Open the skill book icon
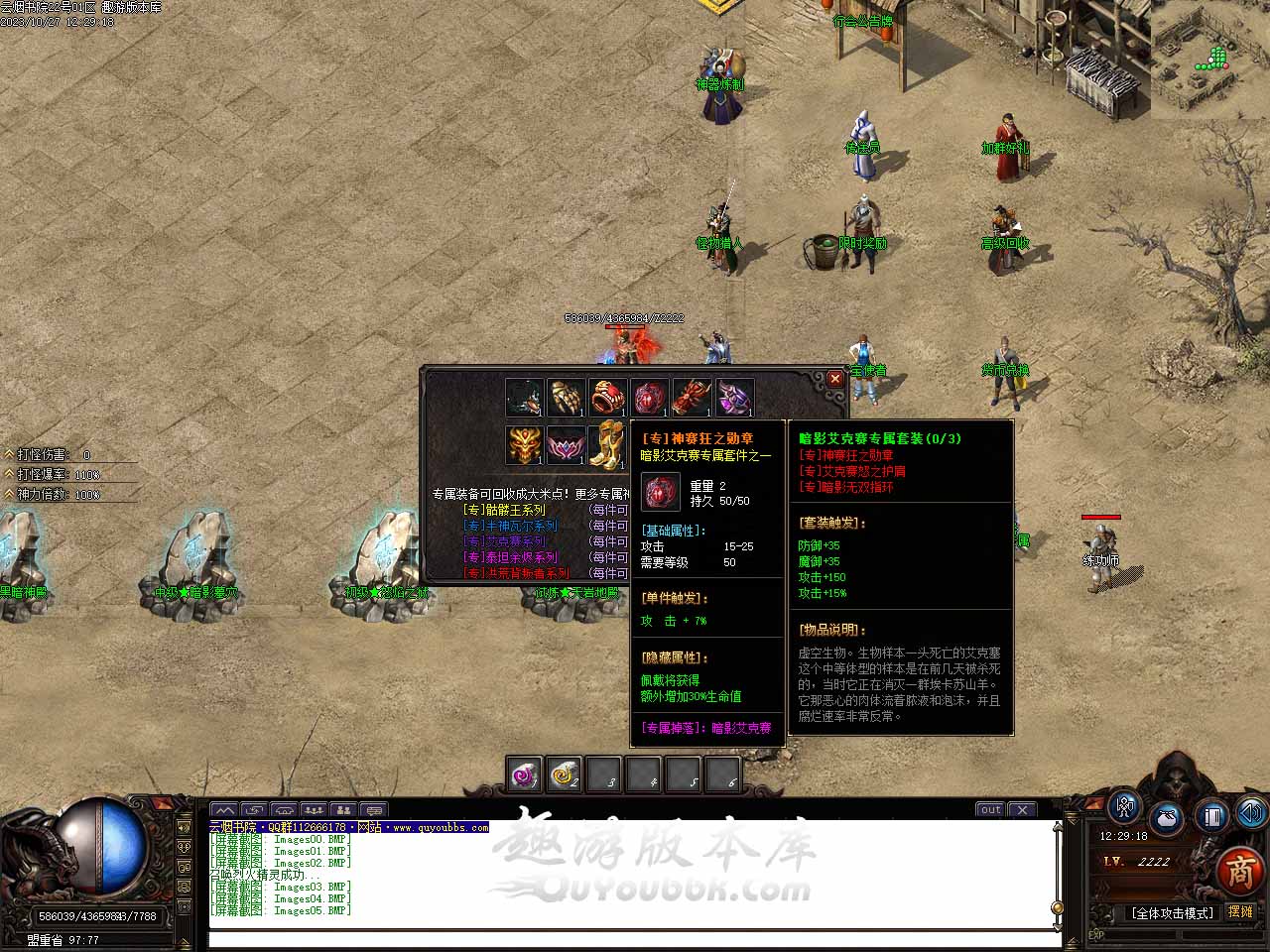 coord(1210,816)
